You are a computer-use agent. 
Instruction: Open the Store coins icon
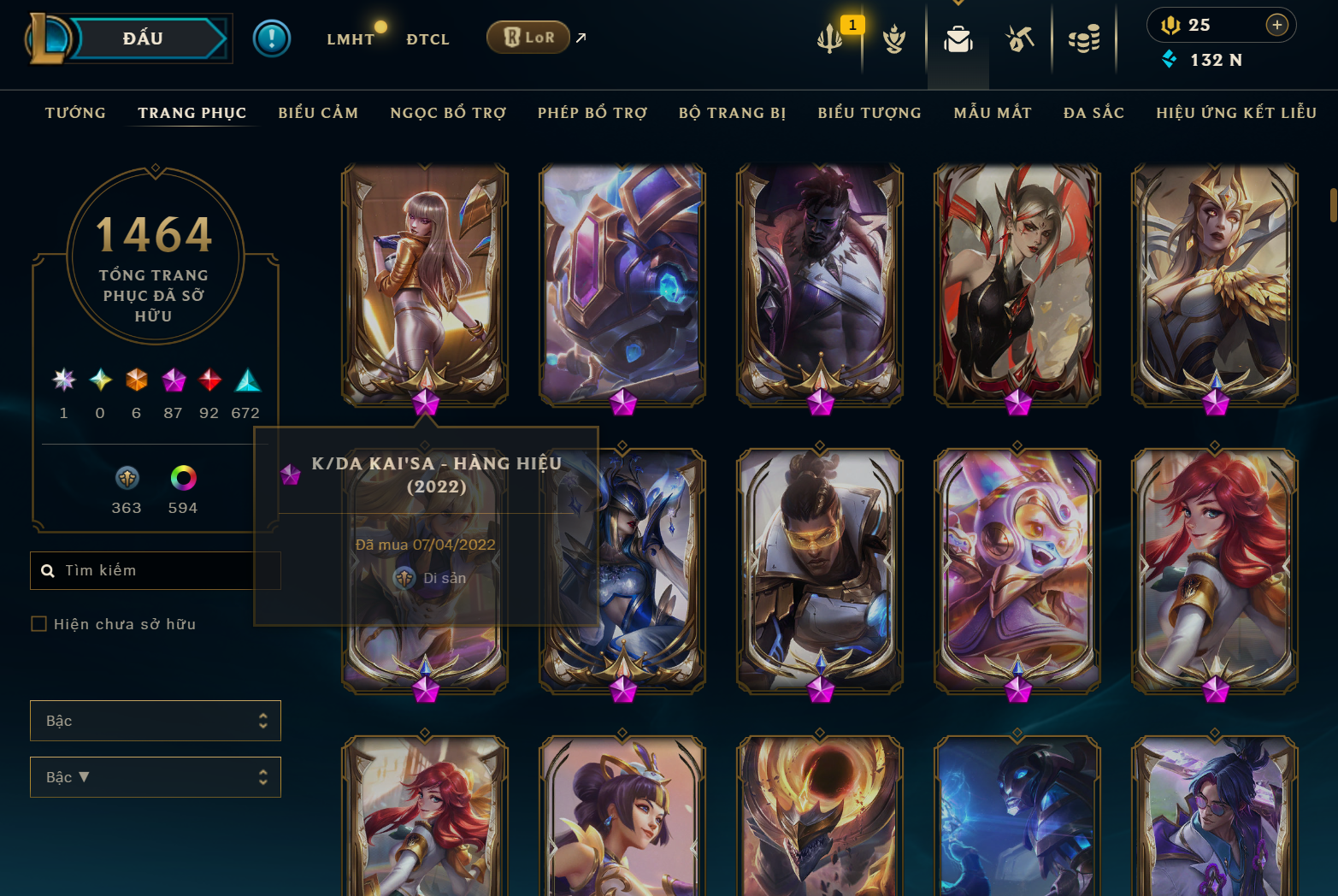coord(1084,38)
